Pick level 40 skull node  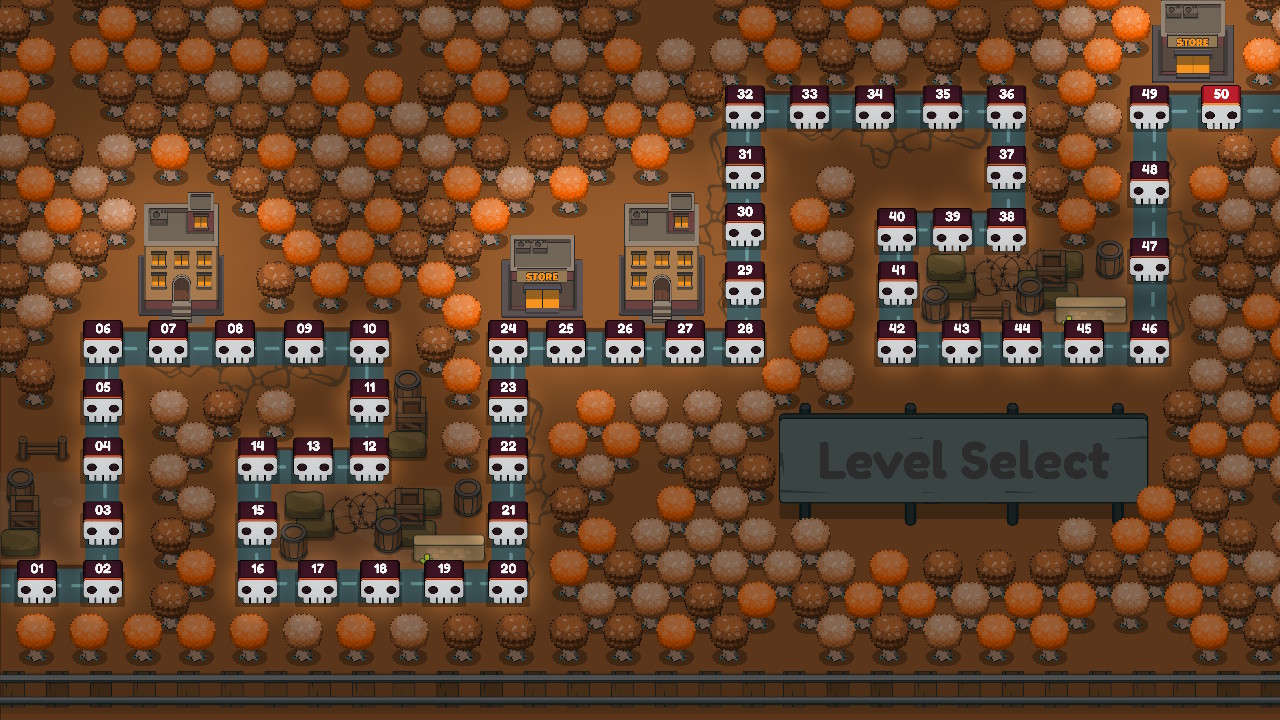point(897,230)
